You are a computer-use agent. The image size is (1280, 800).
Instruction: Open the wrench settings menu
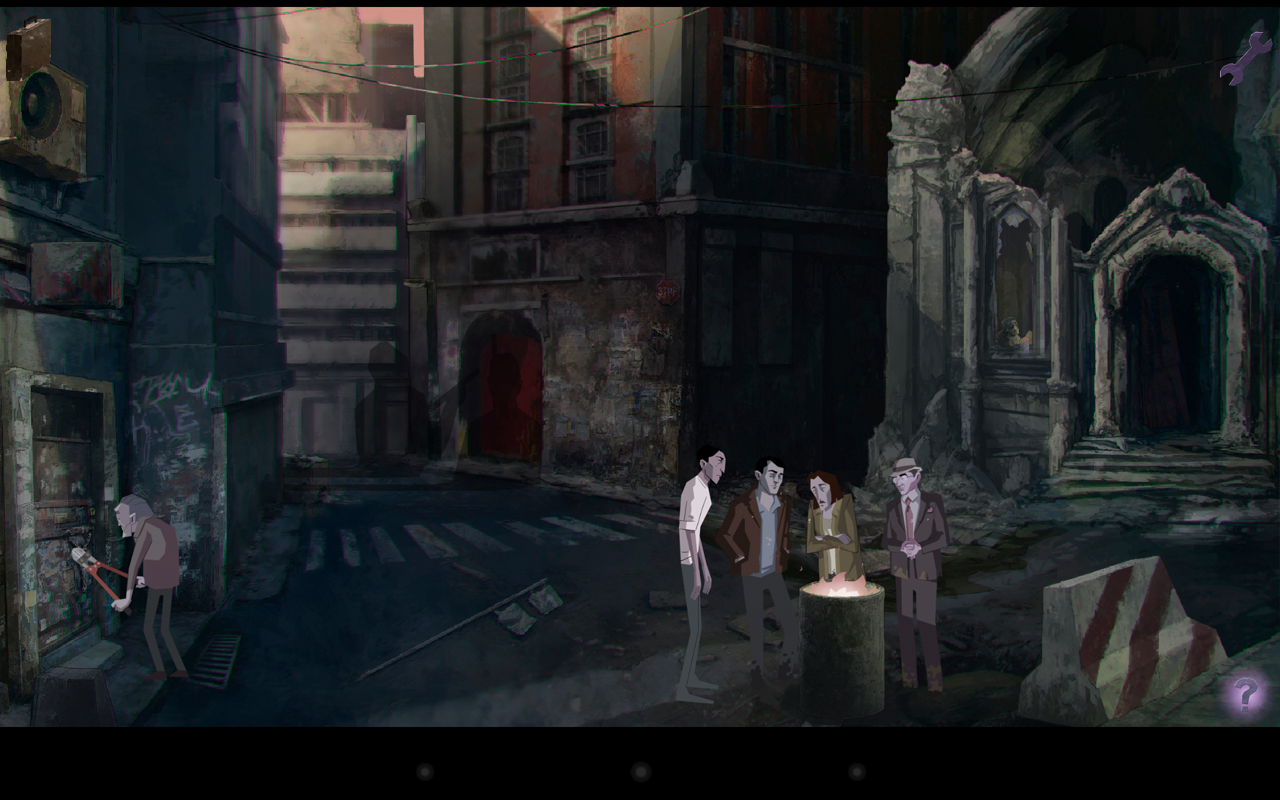(1245, 58)
